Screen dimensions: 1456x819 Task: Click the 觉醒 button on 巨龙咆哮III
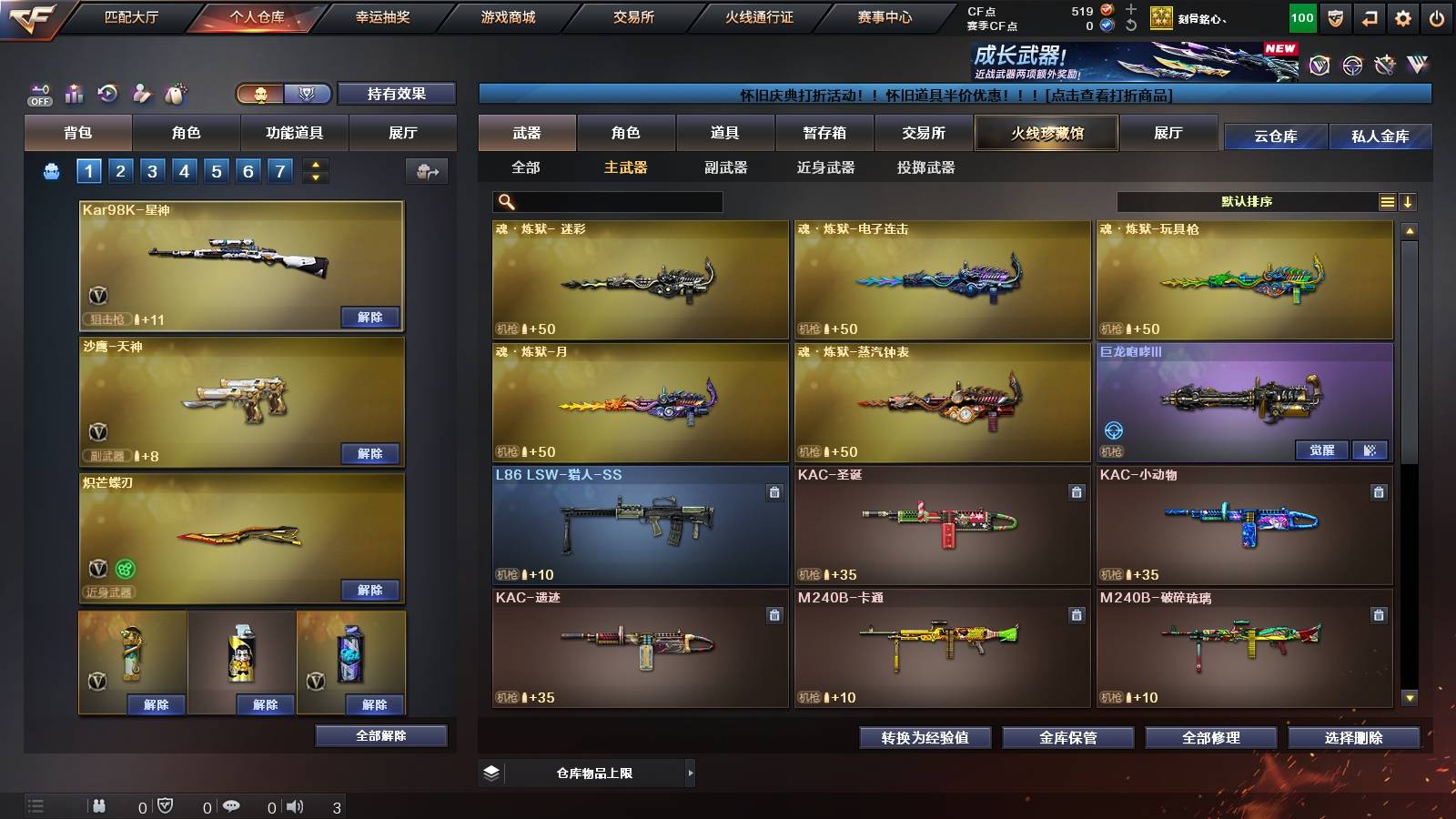point(1321,450)
